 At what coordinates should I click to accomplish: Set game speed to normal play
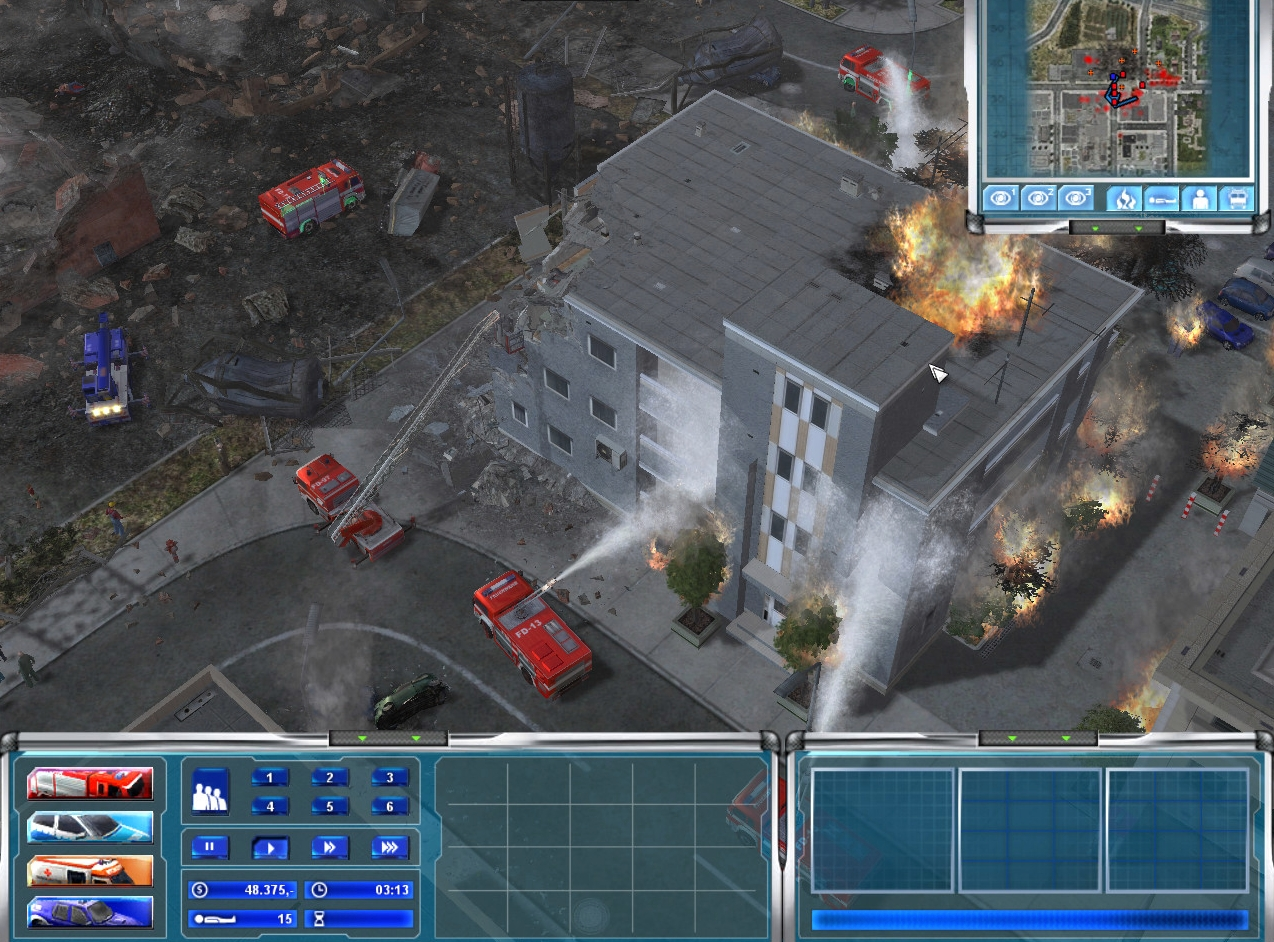[x=270, y=847]
